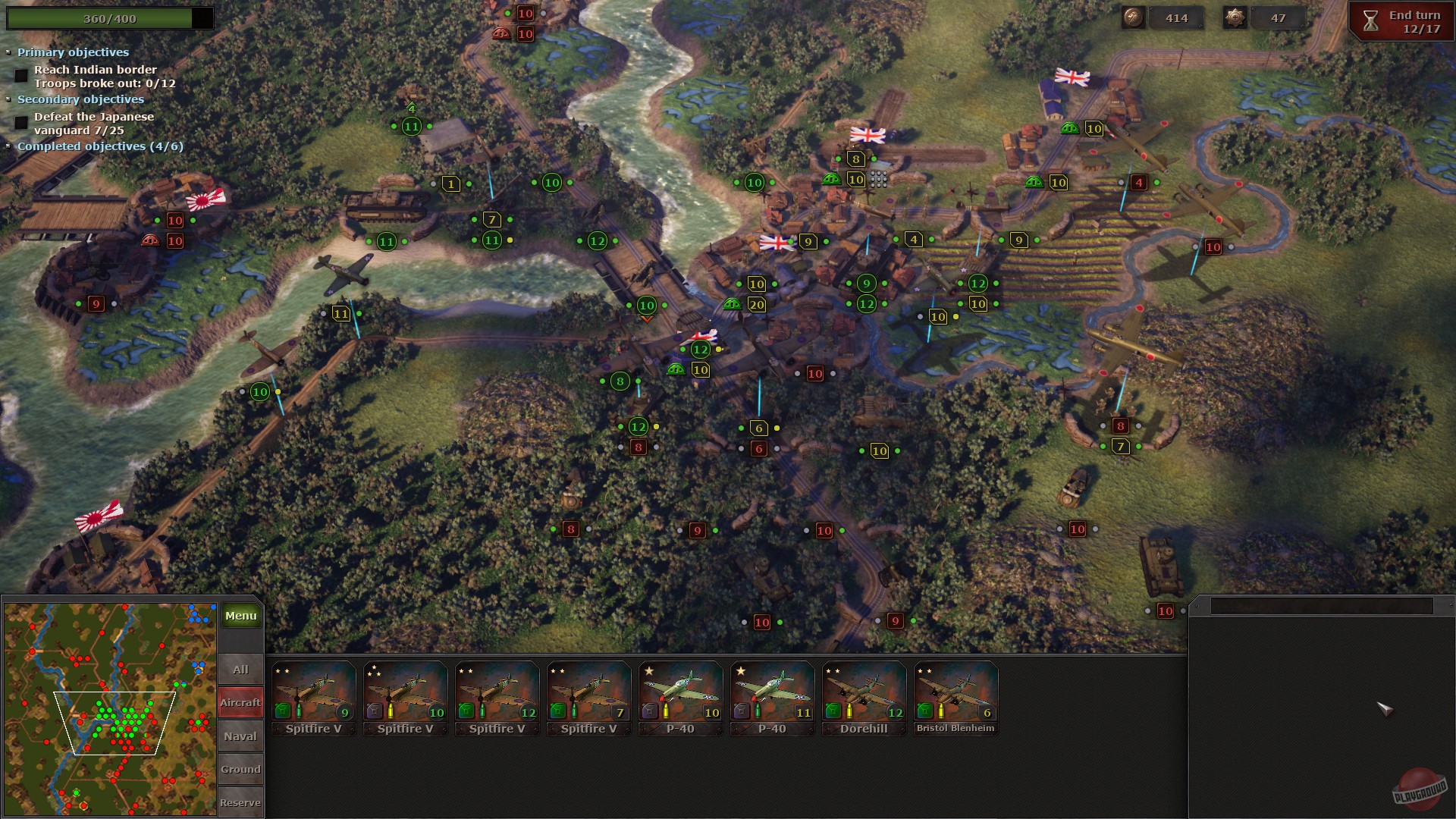Switch to the Reserve filter tab

click(x=240, y=802)
